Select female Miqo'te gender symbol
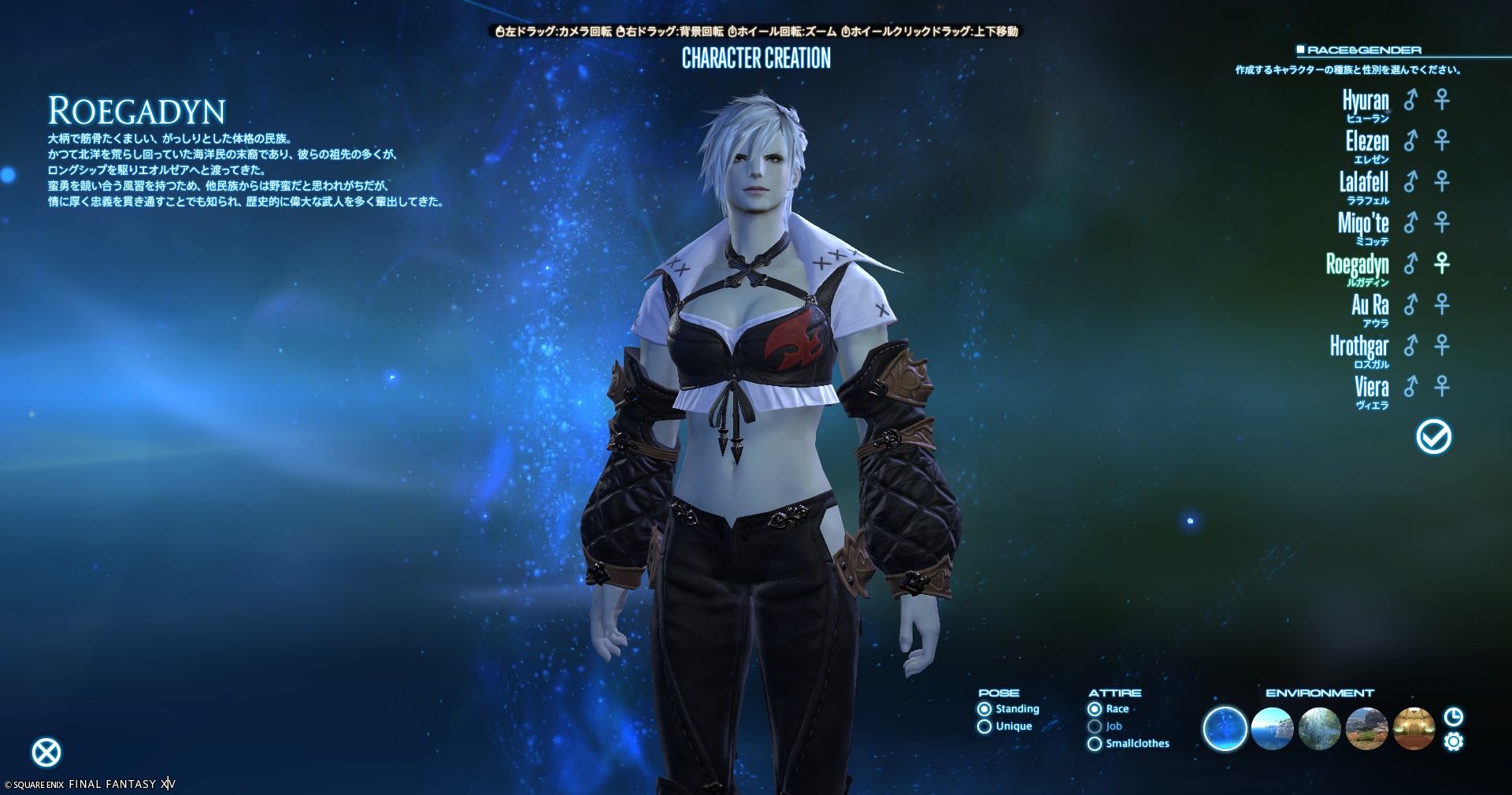The height and width of the screenshot is (795, 1512). click(x=1442, y=222)
